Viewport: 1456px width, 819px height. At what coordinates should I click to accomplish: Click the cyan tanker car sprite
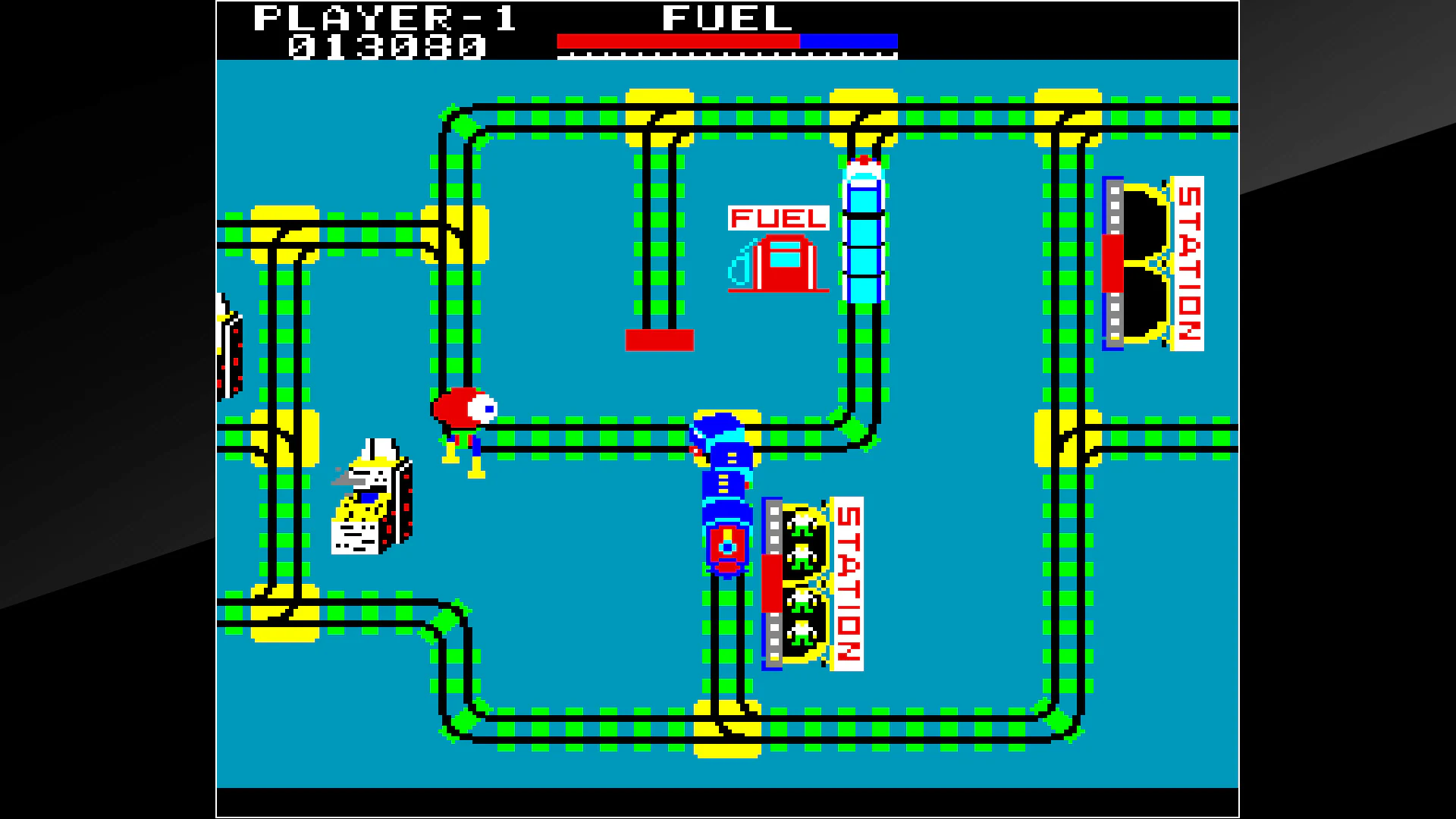864,227
